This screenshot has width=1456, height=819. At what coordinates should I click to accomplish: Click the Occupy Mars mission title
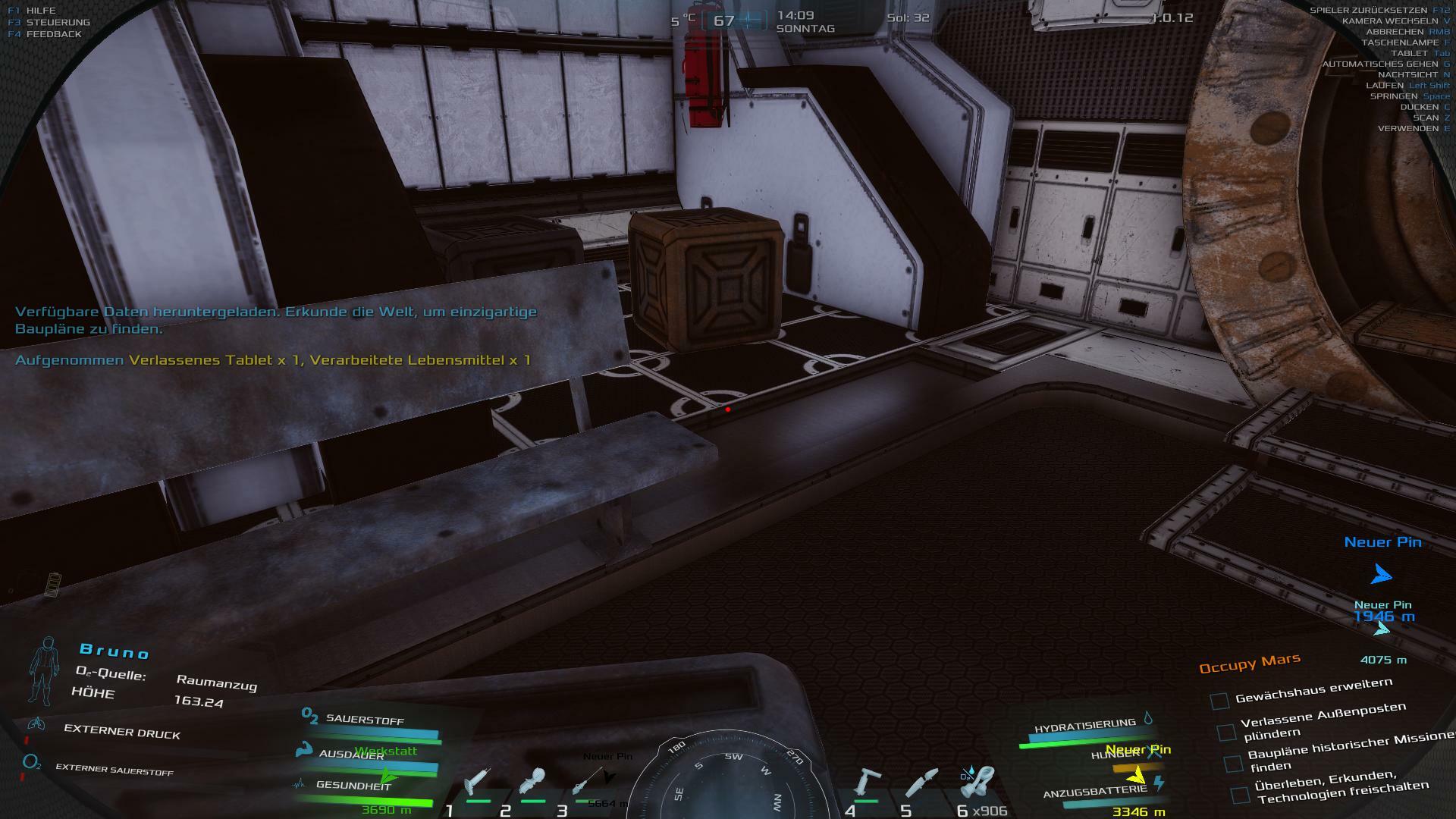[1249, 664]
